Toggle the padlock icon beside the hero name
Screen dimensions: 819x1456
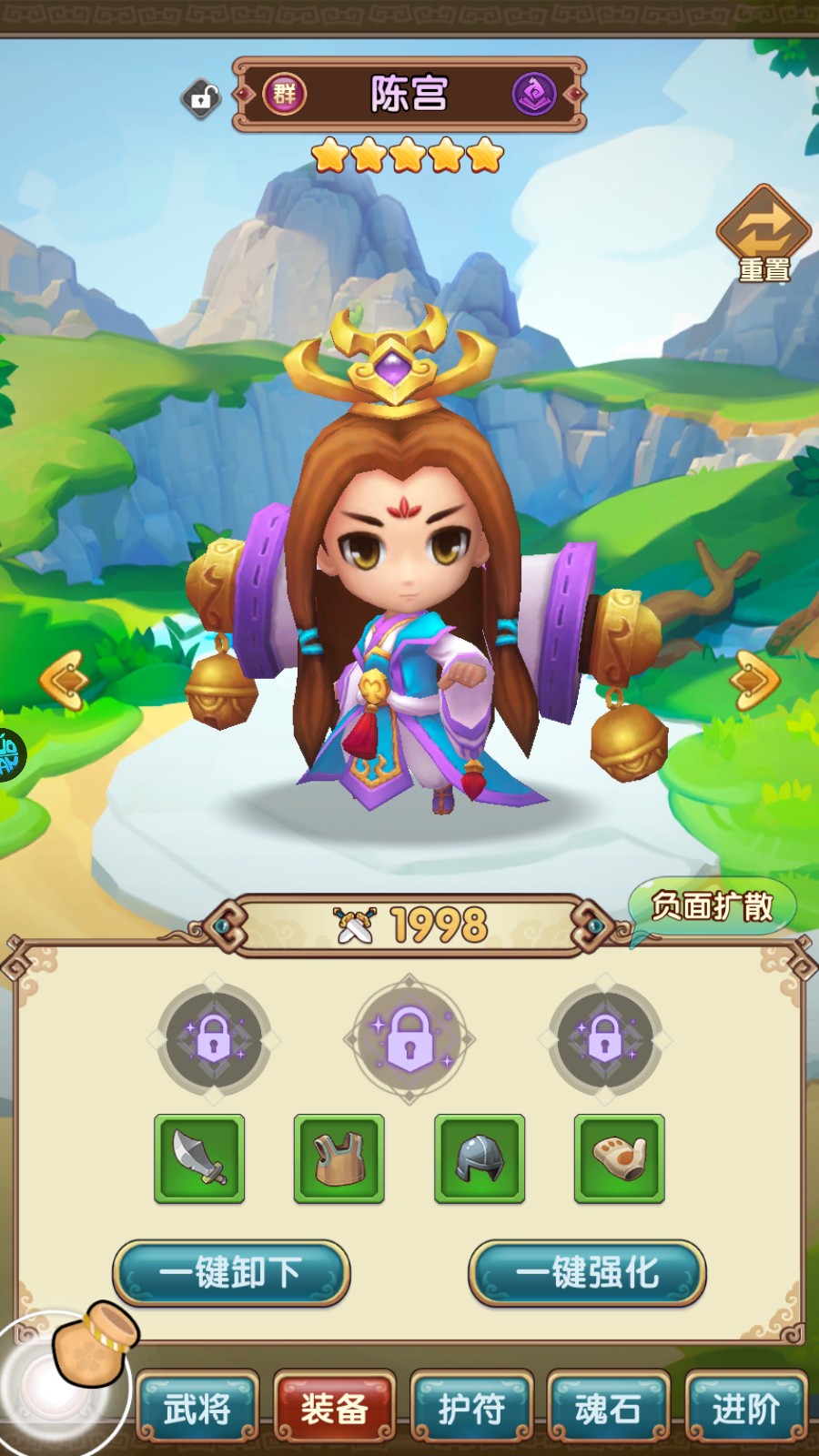[201, 97]
